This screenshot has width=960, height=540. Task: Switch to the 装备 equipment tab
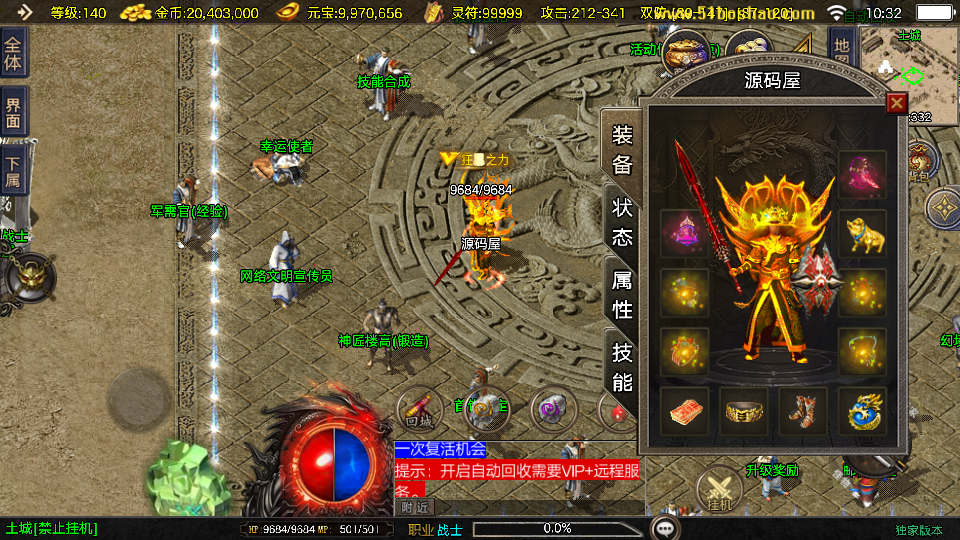[x=622, y=150]
